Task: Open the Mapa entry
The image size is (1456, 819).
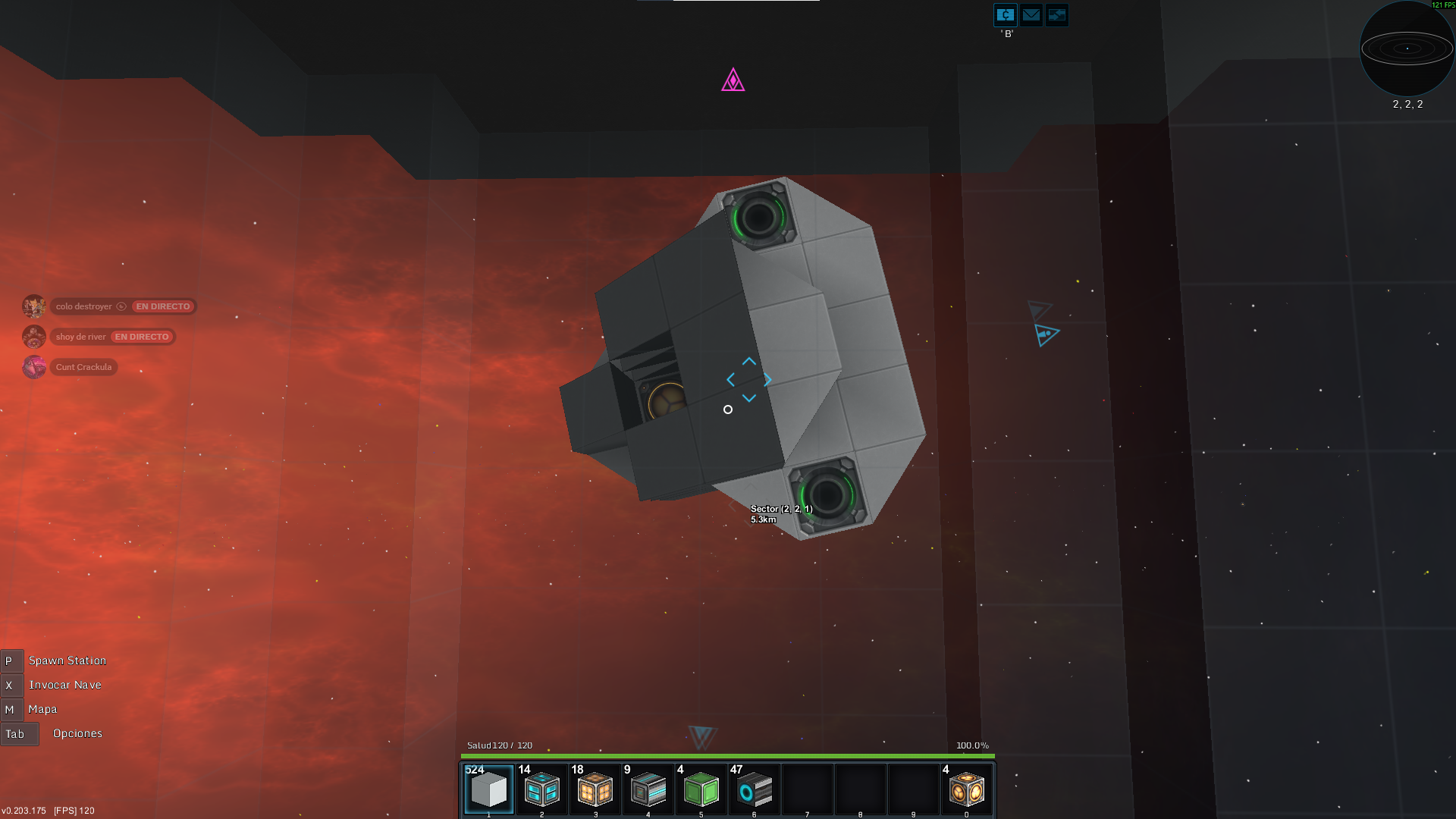Action: 42,709
